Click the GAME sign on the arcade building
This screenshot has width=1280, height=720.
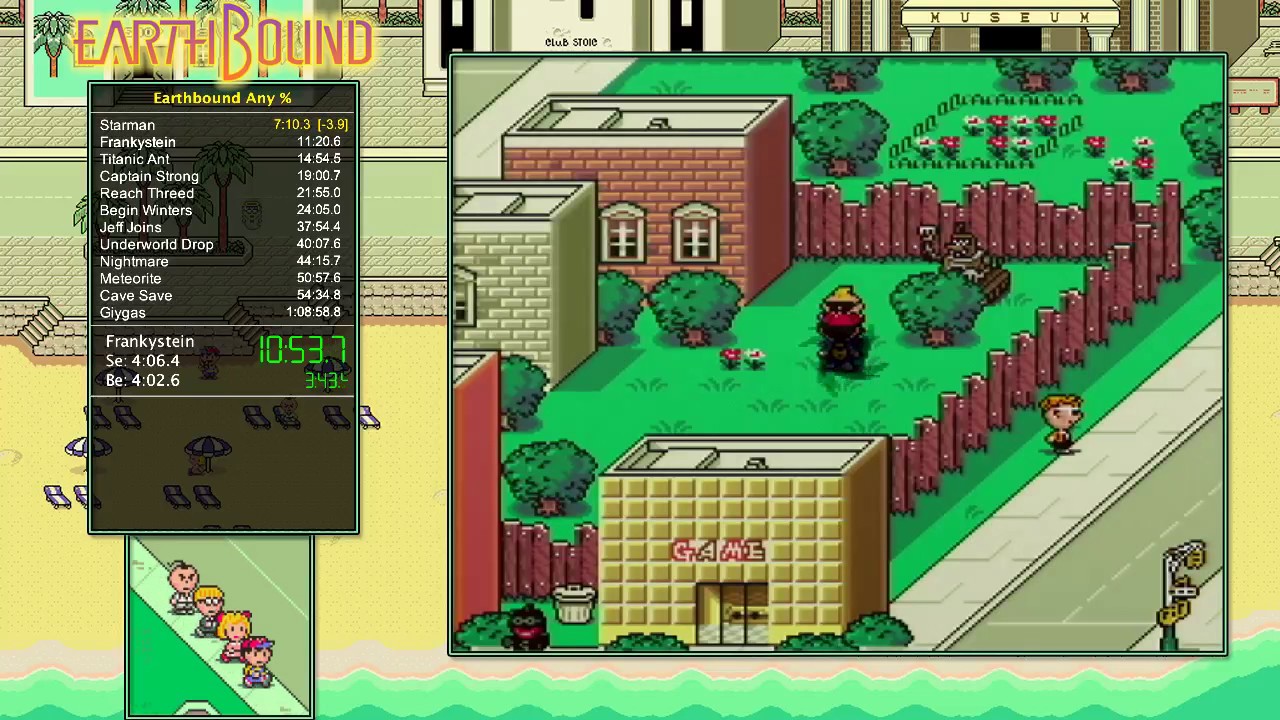718,551
